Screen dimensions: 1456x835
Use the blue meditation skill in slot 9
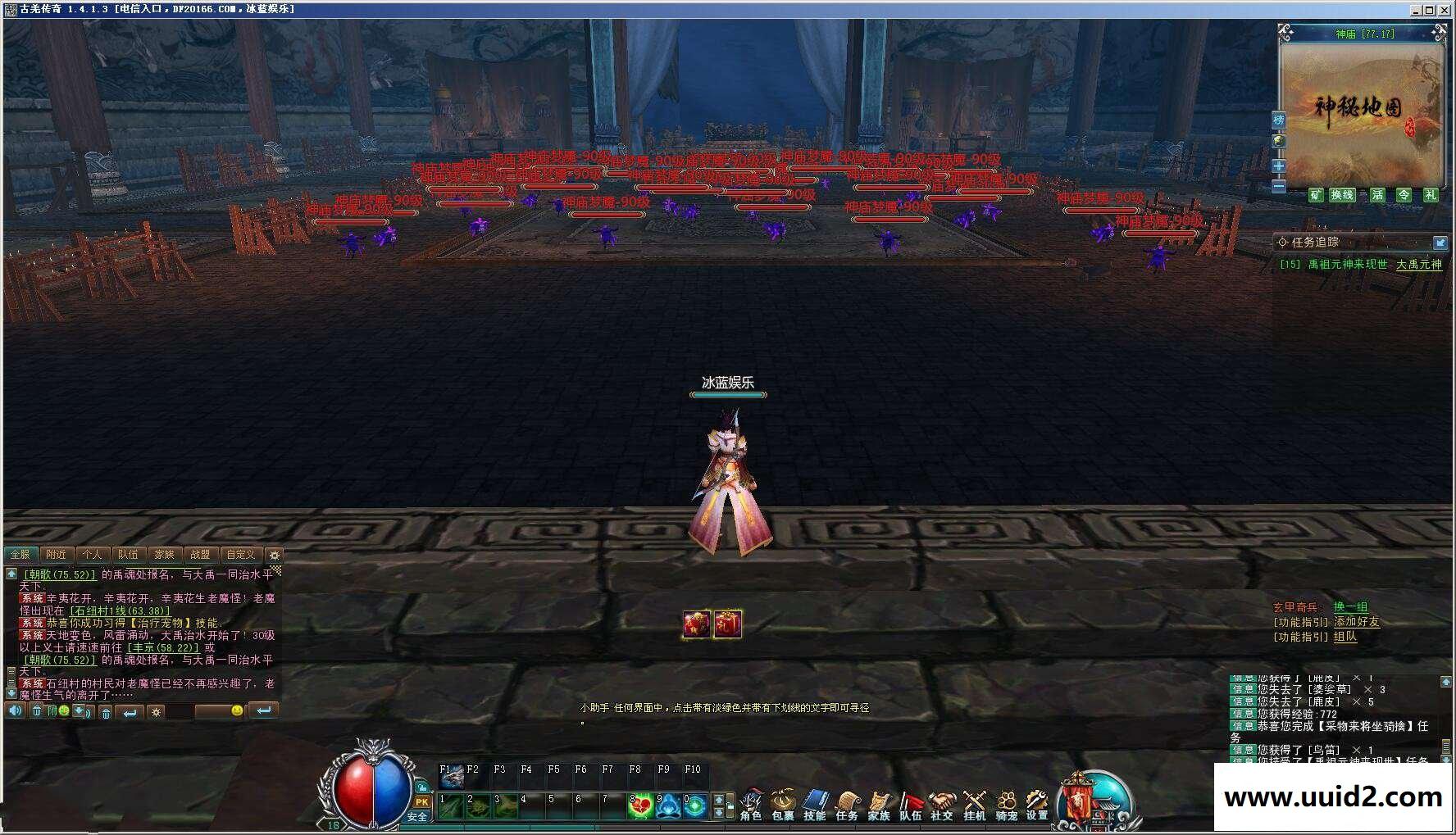[x=667, y=806]
